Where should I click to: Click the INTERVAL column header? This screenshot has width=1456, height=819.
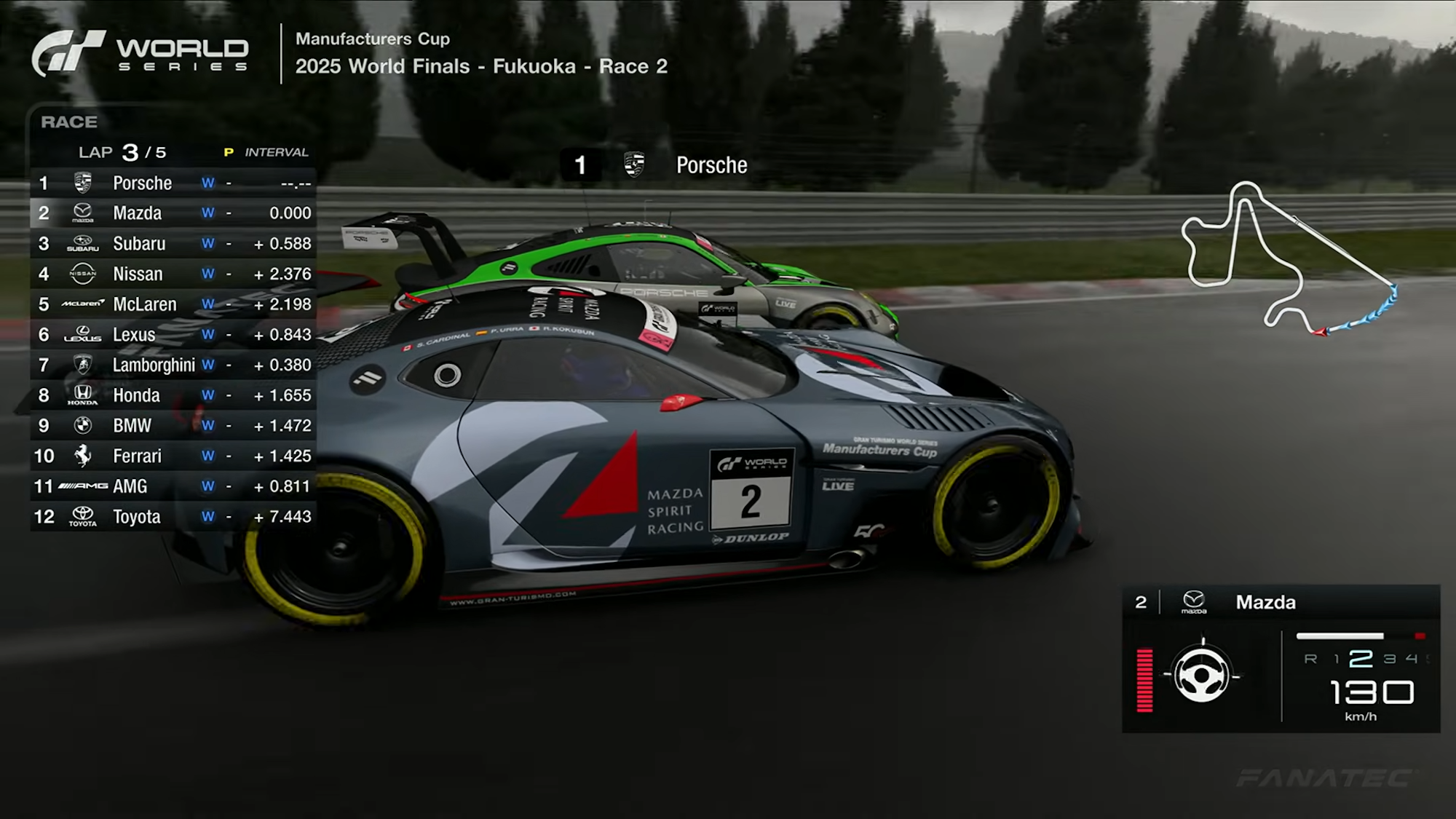(x=276, y=152)
